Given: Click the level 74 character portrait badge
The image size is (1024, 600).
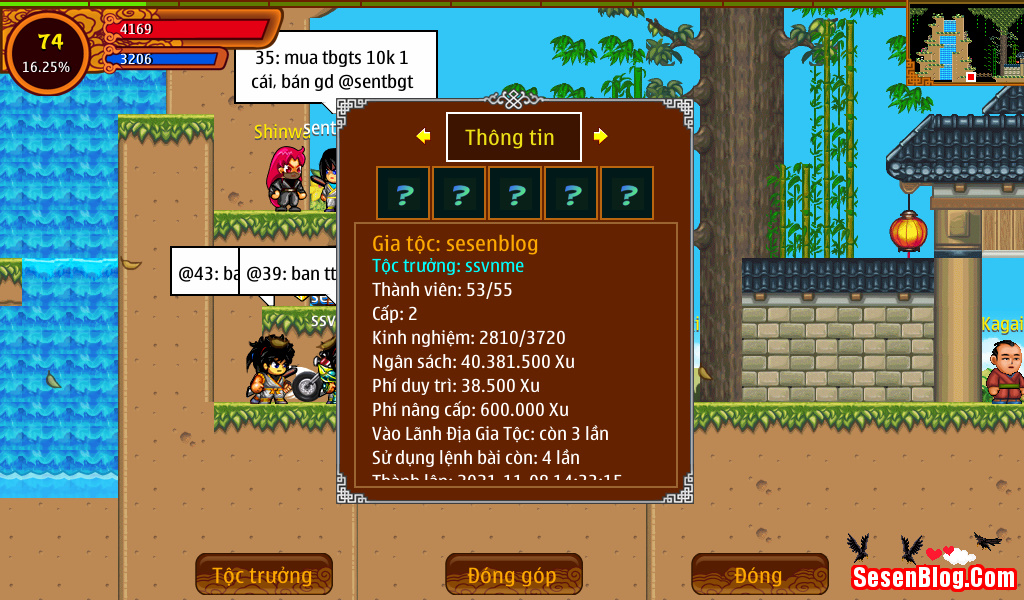Looking at the screenshot, I should point(48,51).
